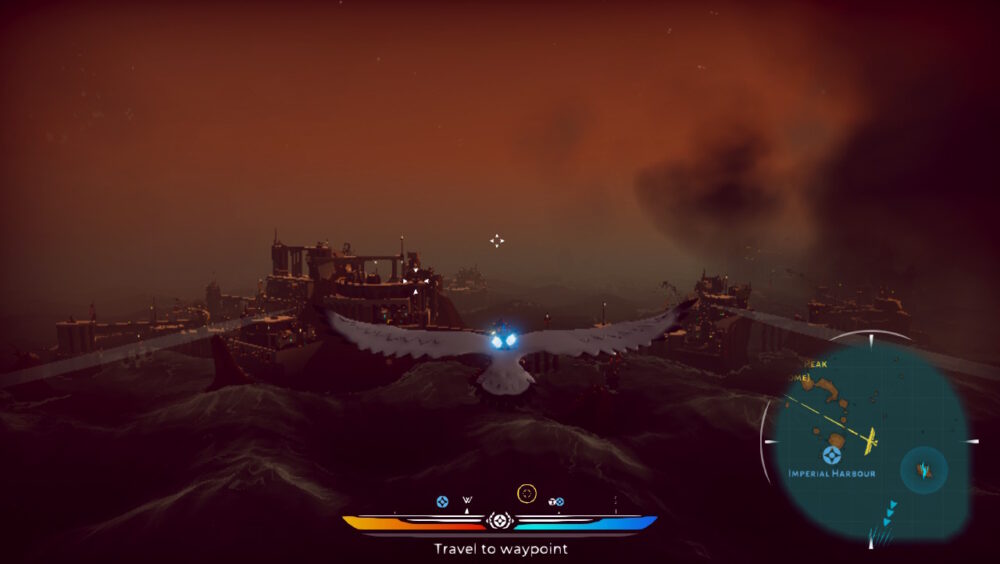The image size is (1000, 564).
Task: Click the blue waypoint icon on the compass
Action: click(x=442, y=501)
